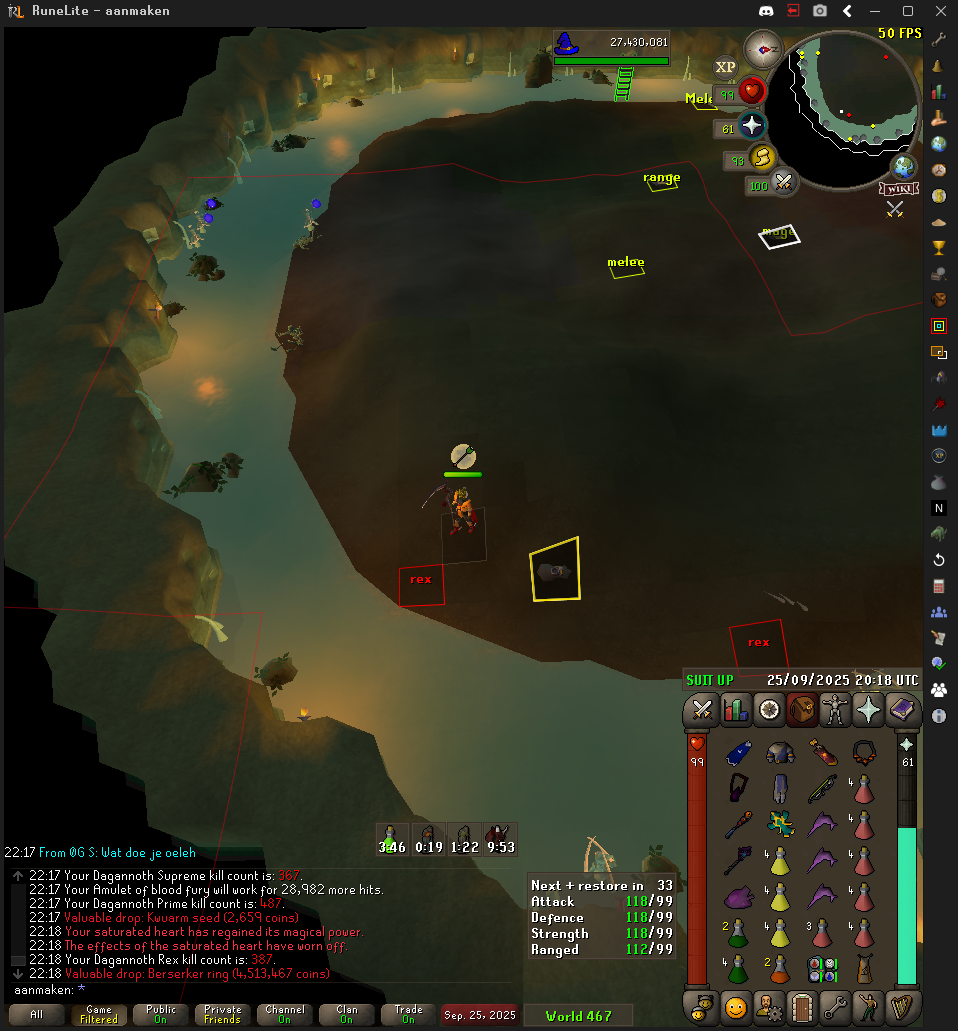This screenshot has height=1031, width=958.
Task: Open the Spellbook tab
Action: 901,710
